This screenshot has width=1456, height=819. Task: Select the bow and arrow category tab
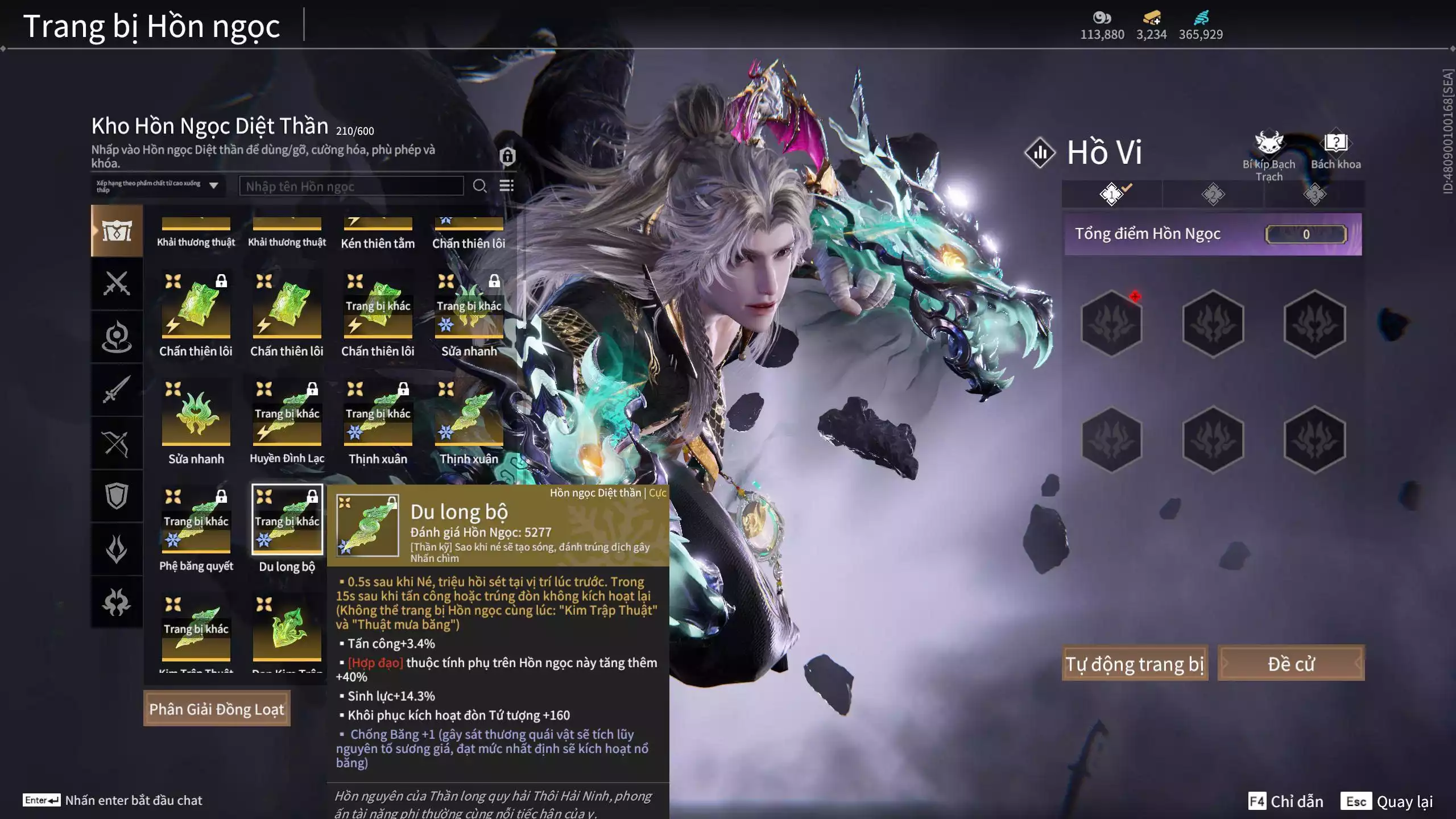pyautogui.click(x=117, y=443)
